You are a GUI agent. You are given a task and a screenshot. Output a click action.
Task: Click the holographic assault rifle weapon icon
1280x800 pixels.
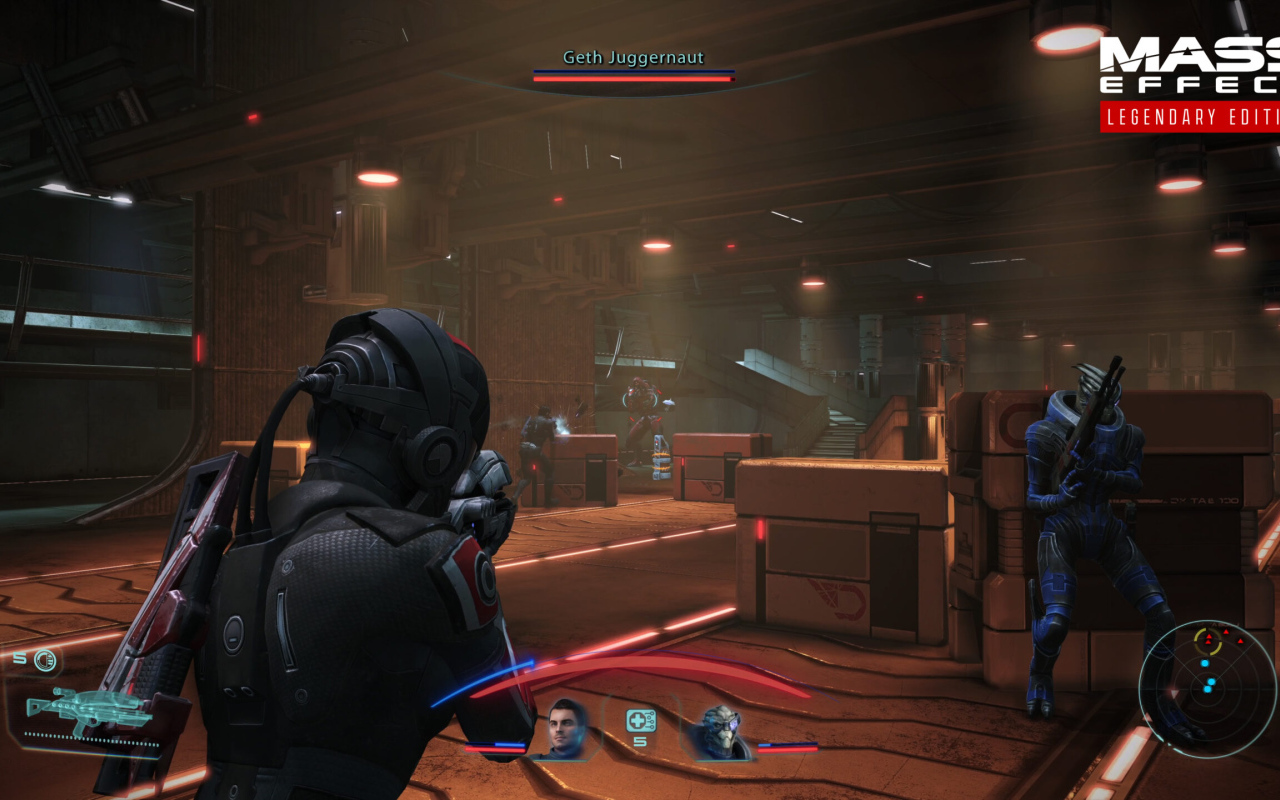coord(90,708)
